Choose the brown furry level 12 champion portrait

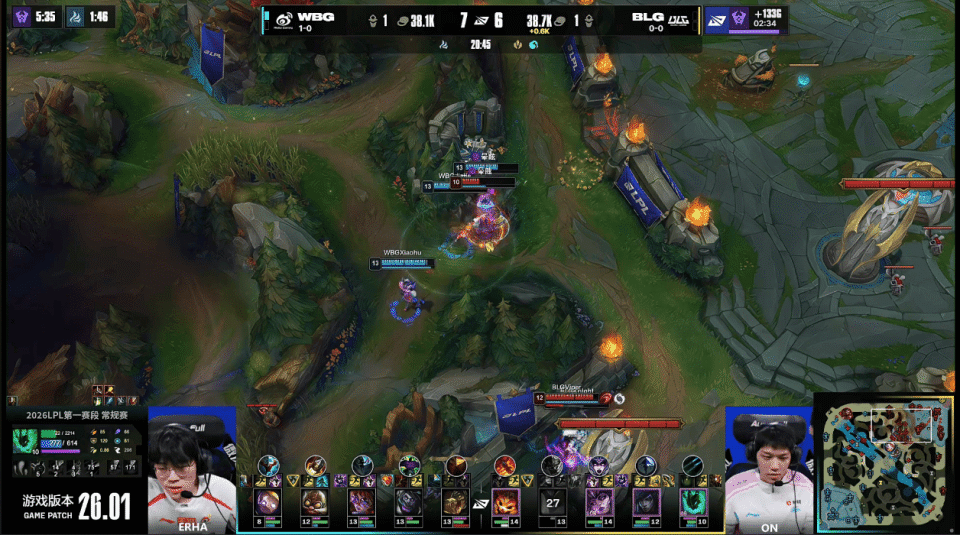tap(315, 501)
